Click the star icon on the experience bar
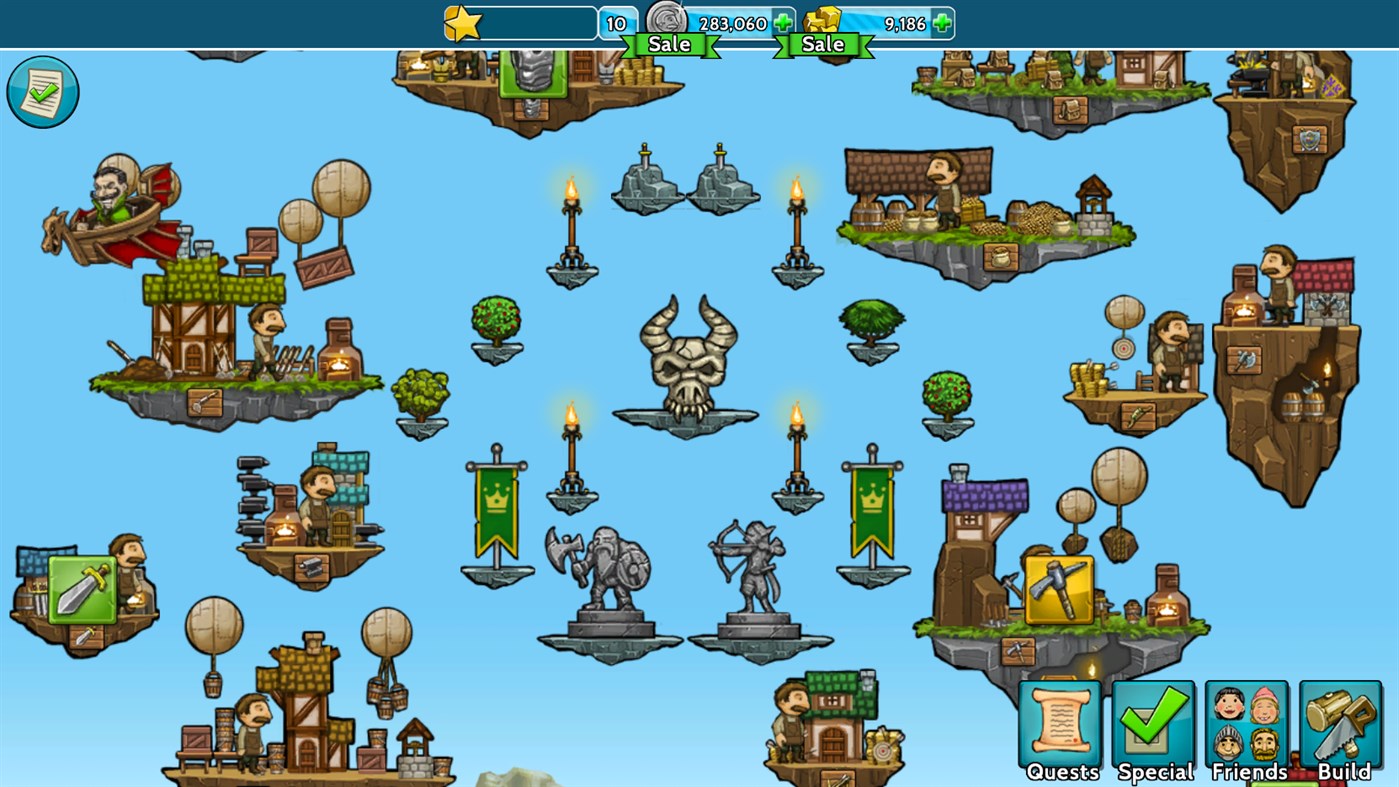This screenshot has height=787, width=1399. (x=461, y=22)
